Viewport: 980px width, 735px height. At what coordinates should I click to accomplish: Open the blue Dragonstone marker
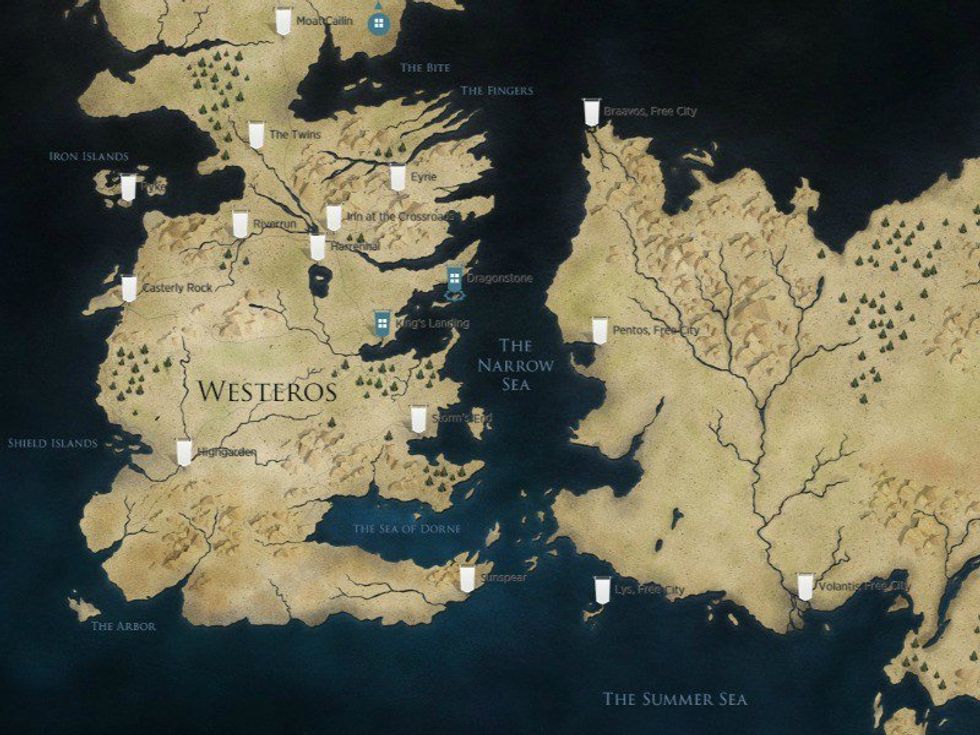point(454,282)
